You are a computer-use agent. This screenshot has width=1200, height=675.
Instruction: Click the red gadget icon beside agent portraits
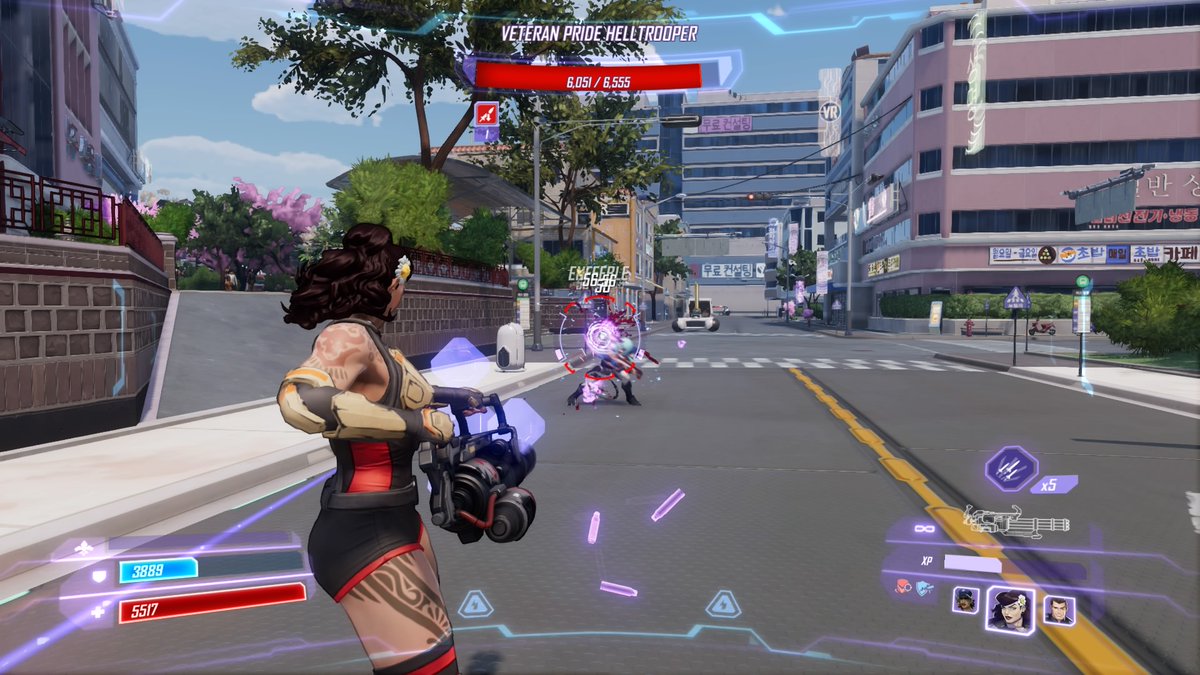pyautogui.click(x=903, y=588)
